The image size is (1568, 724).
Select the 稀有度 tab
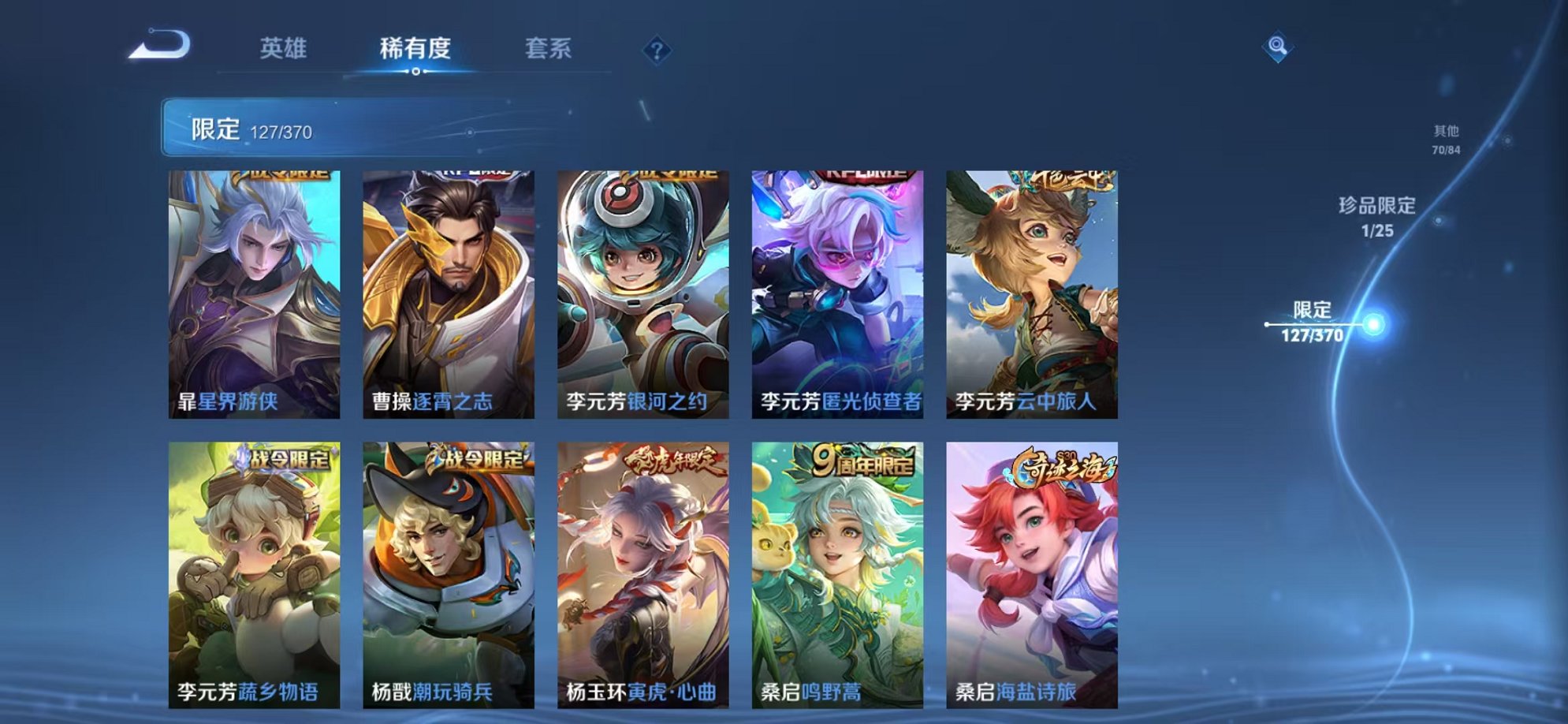[416, 49]
